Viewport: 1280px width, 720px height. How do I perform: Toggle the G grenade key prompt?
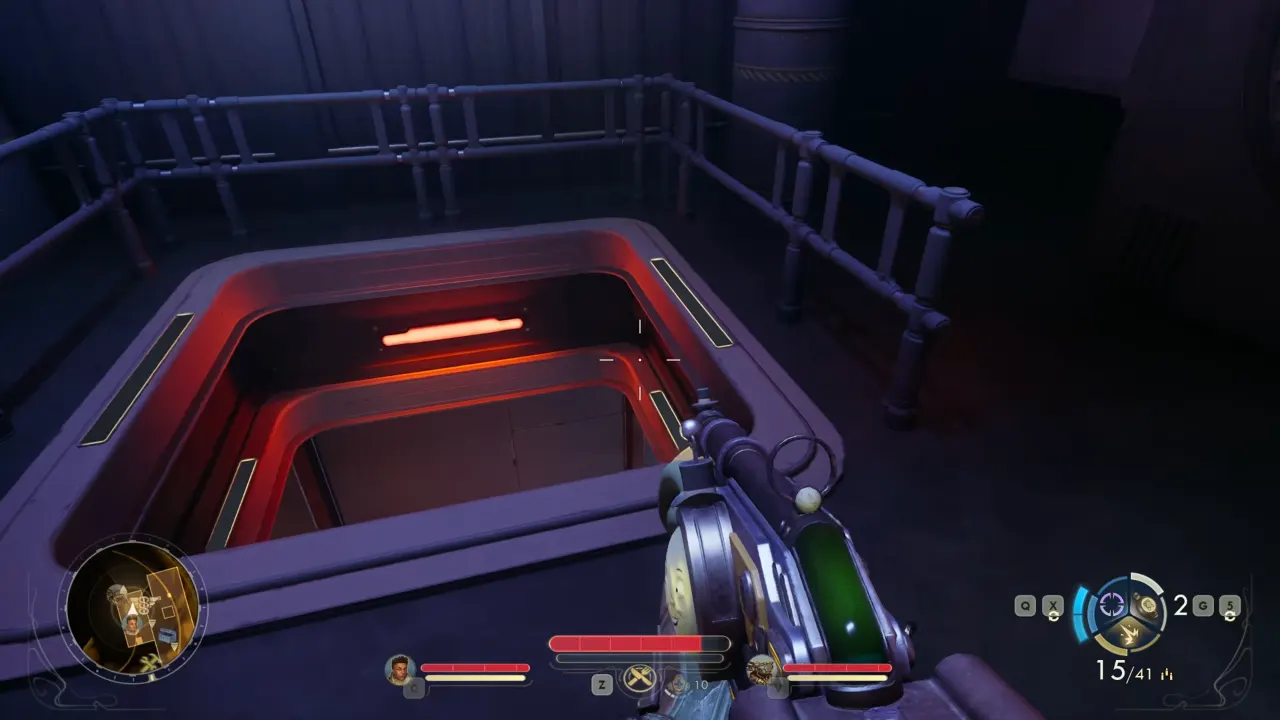(1203, 606)
